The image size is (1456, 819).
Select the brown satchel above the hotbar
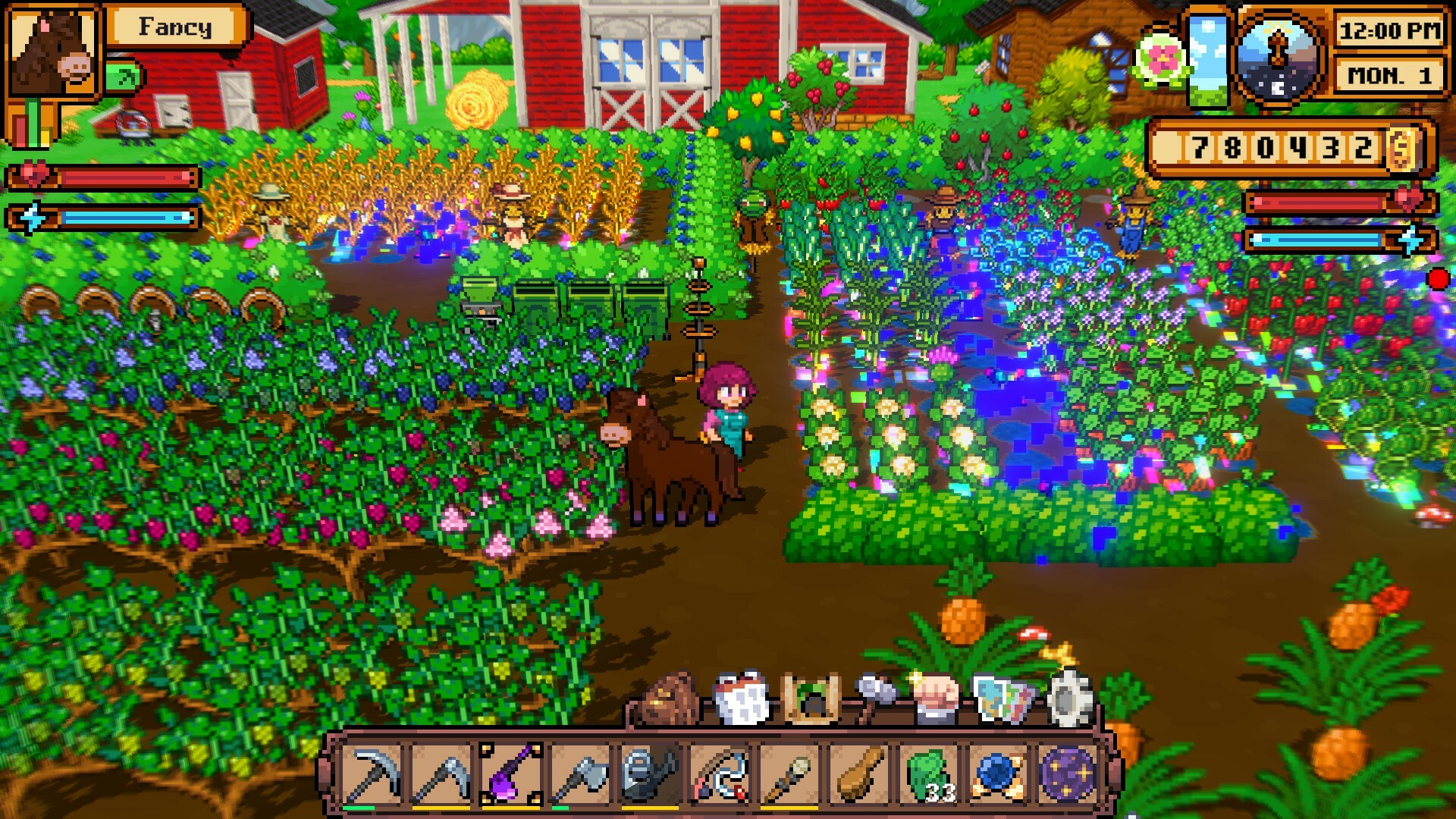tap(666, 694)
